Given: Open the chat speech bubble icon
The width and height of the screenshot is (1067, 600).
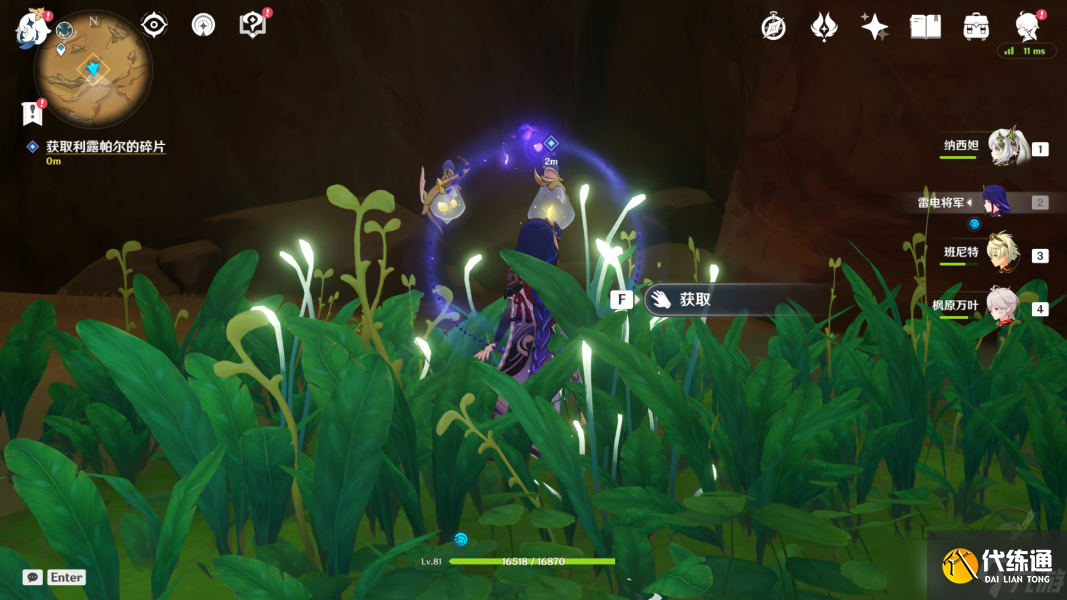Looking at the screenshot, I should click(x=33, y=577).
